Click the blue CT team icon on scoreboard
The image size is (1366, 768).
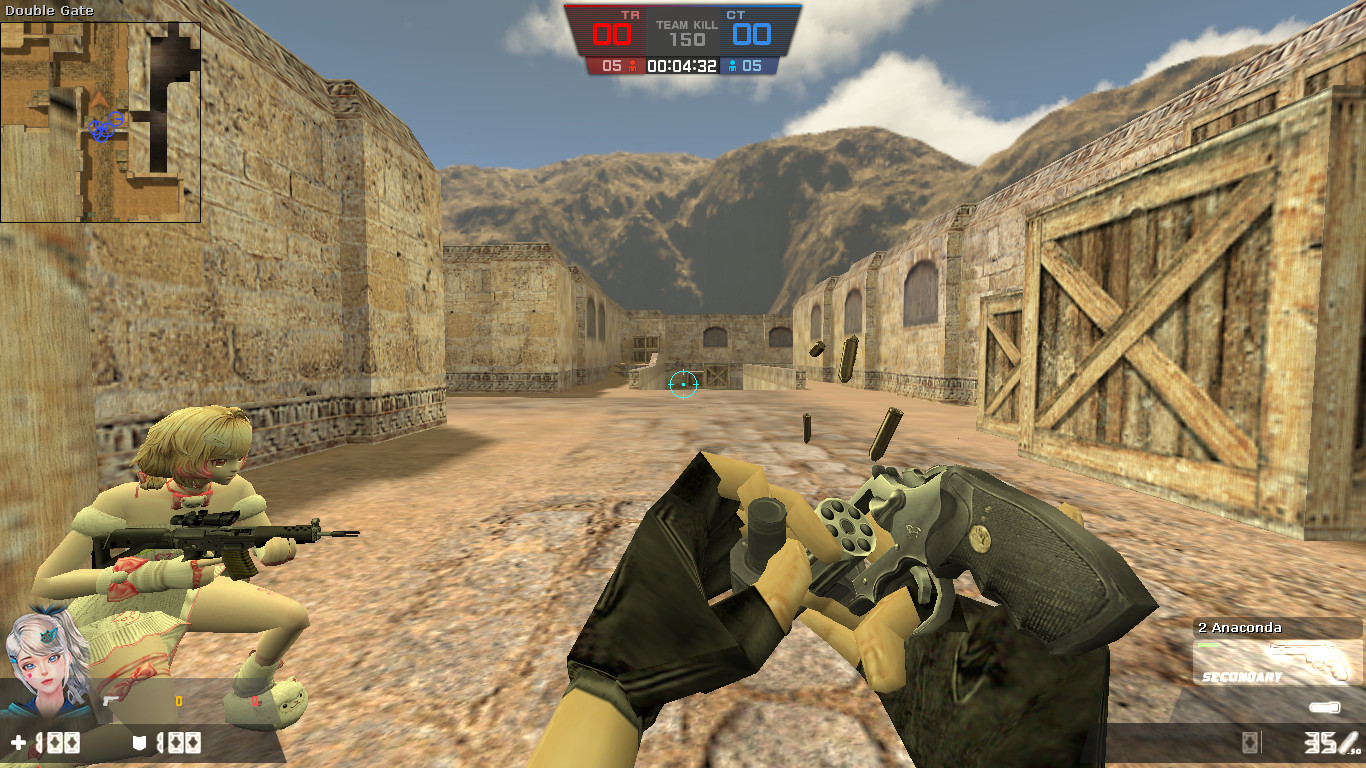tap(732, 66)
